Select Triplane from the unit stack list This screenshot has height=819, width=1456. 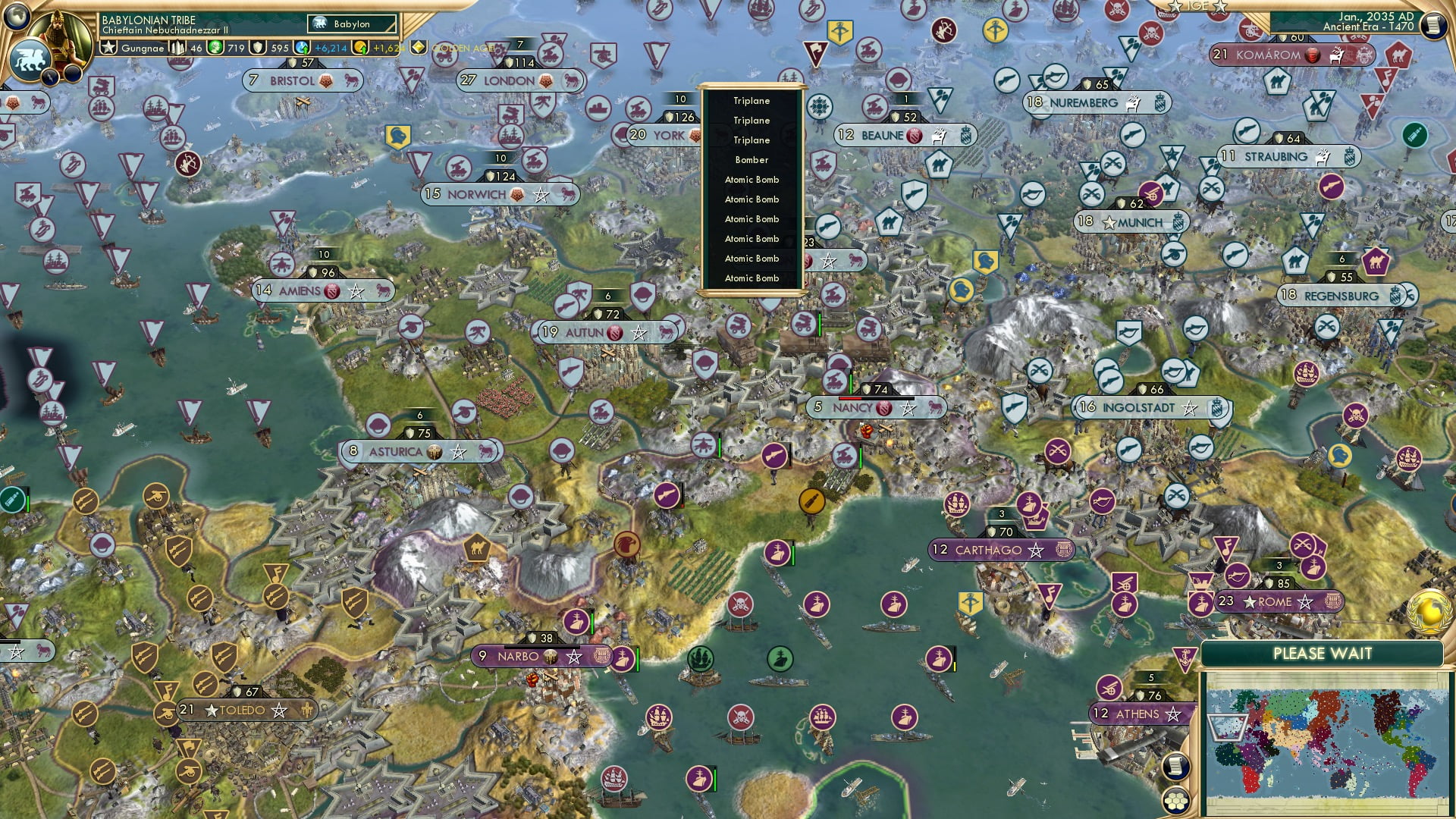(751, 100)
